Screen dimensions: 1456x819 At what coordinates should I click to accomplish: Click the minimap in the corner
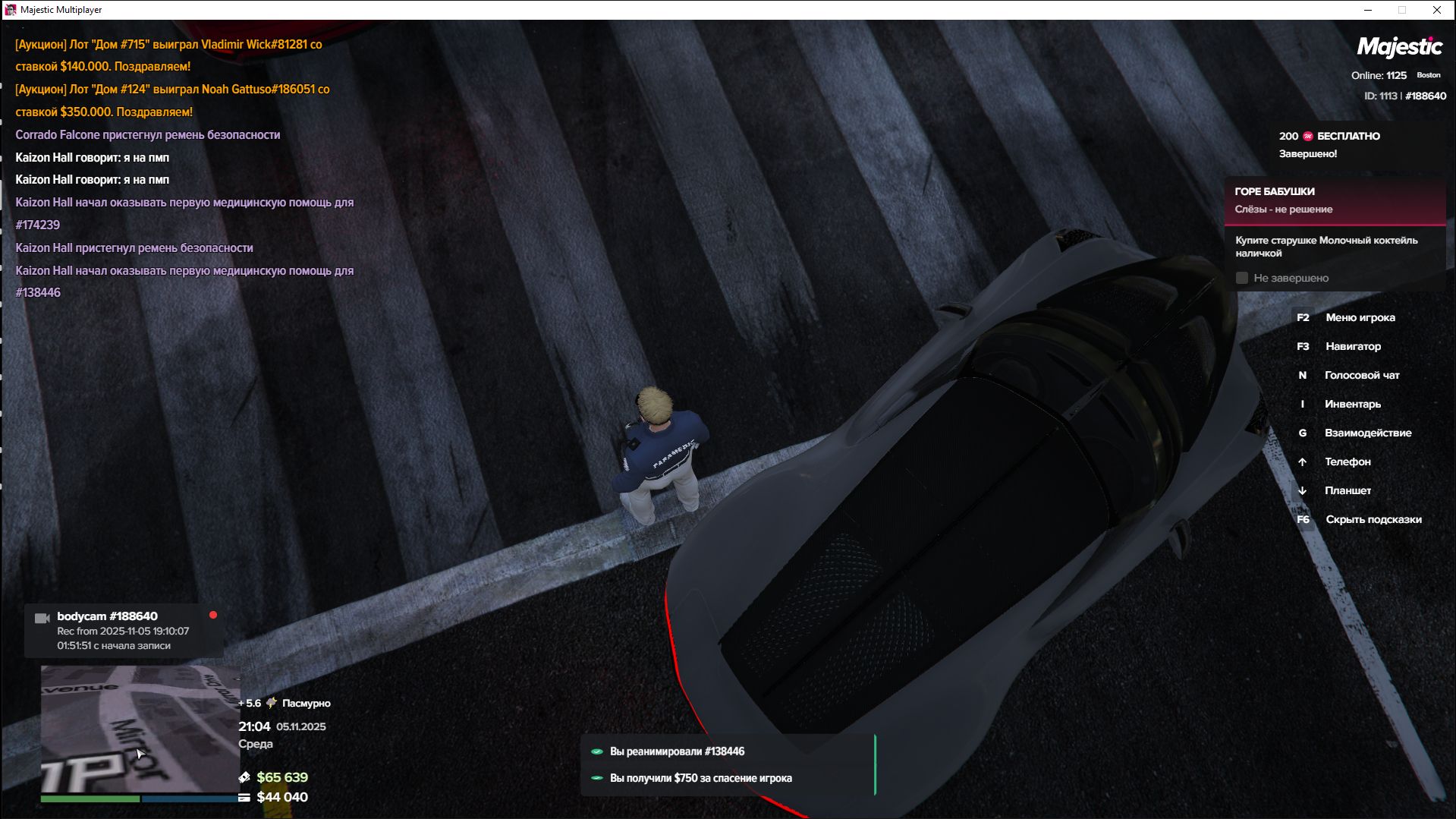(140, 729)
